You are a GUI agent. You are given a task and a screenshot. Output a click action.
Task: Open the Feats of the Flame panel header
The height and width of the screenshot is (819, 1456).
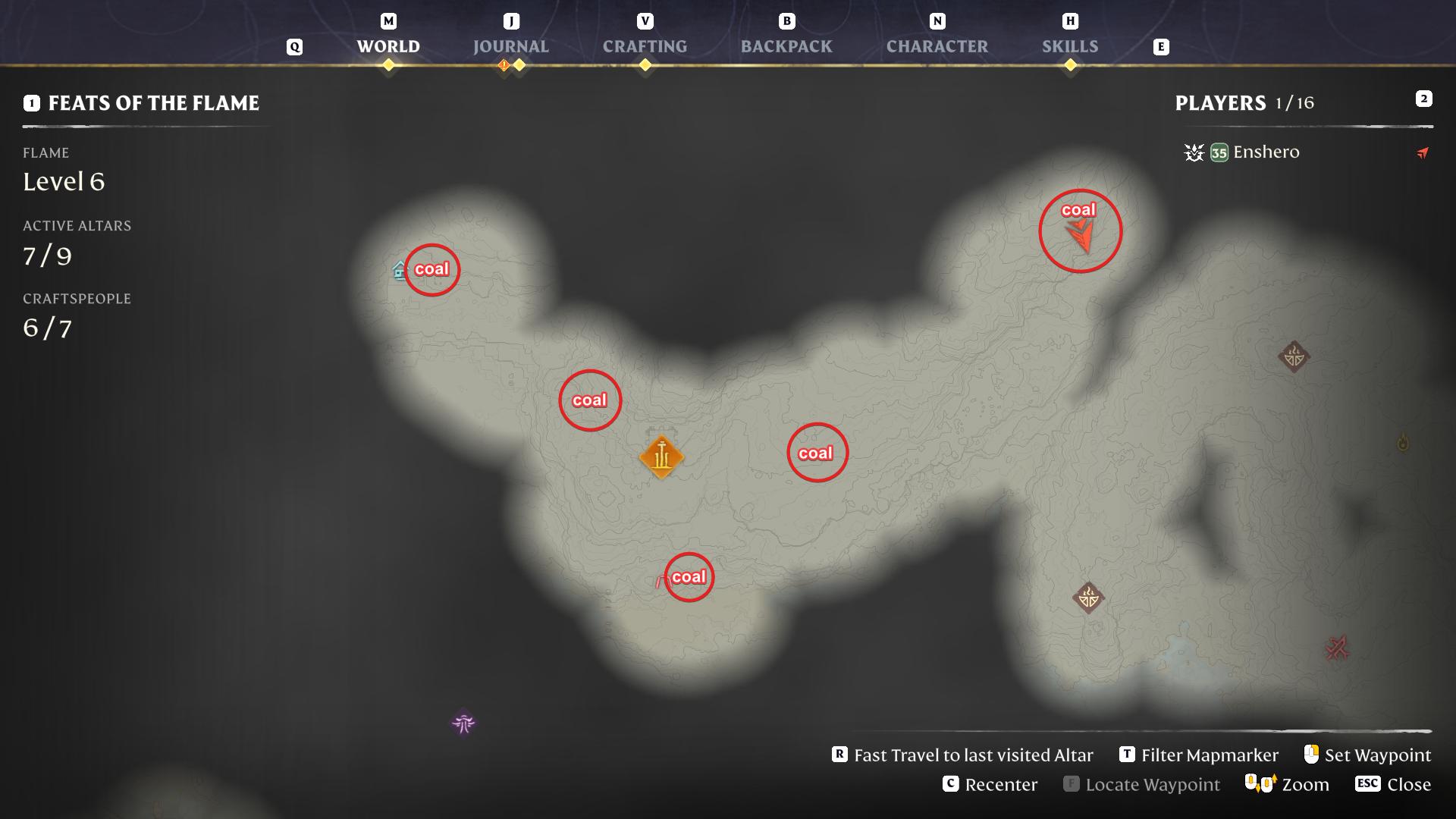(153, 103)
